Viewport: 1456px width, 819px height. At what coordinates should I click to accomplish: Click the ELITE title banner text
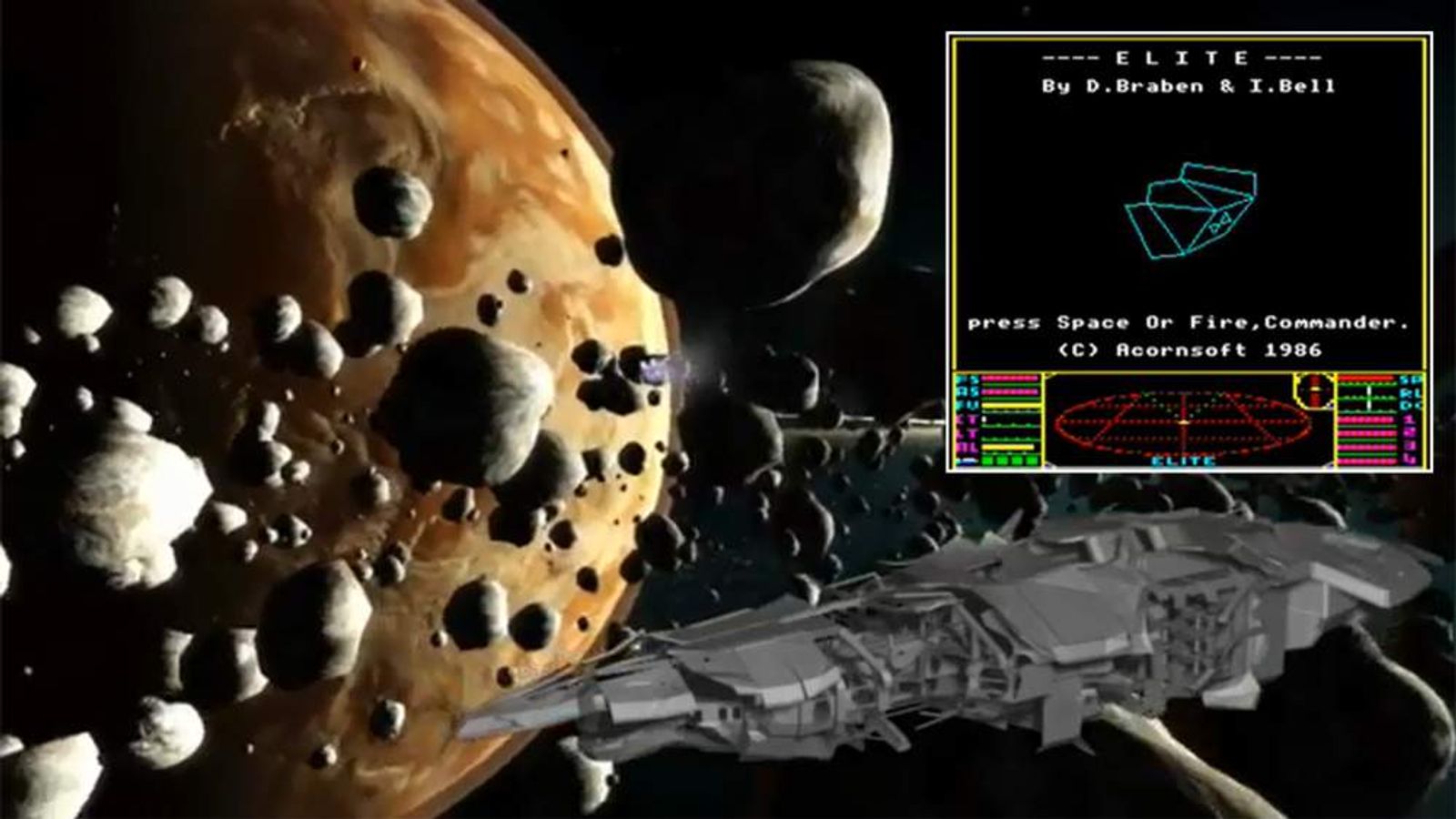tap(1183, 56)
